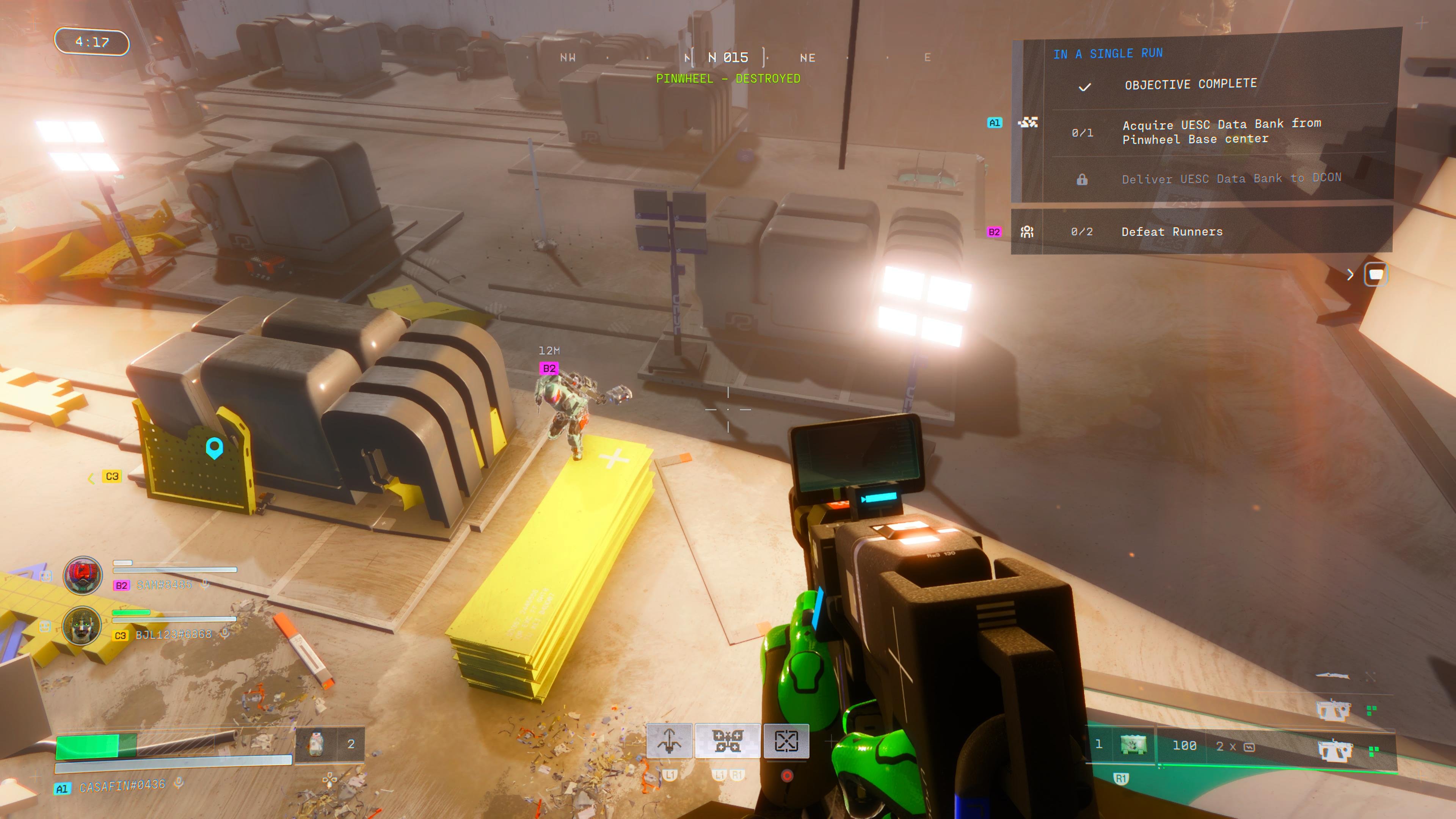This screenshot has height=819, width=1456.
Task: Switch to the upper stowed weapon icon
Action: coord(1334,711)
